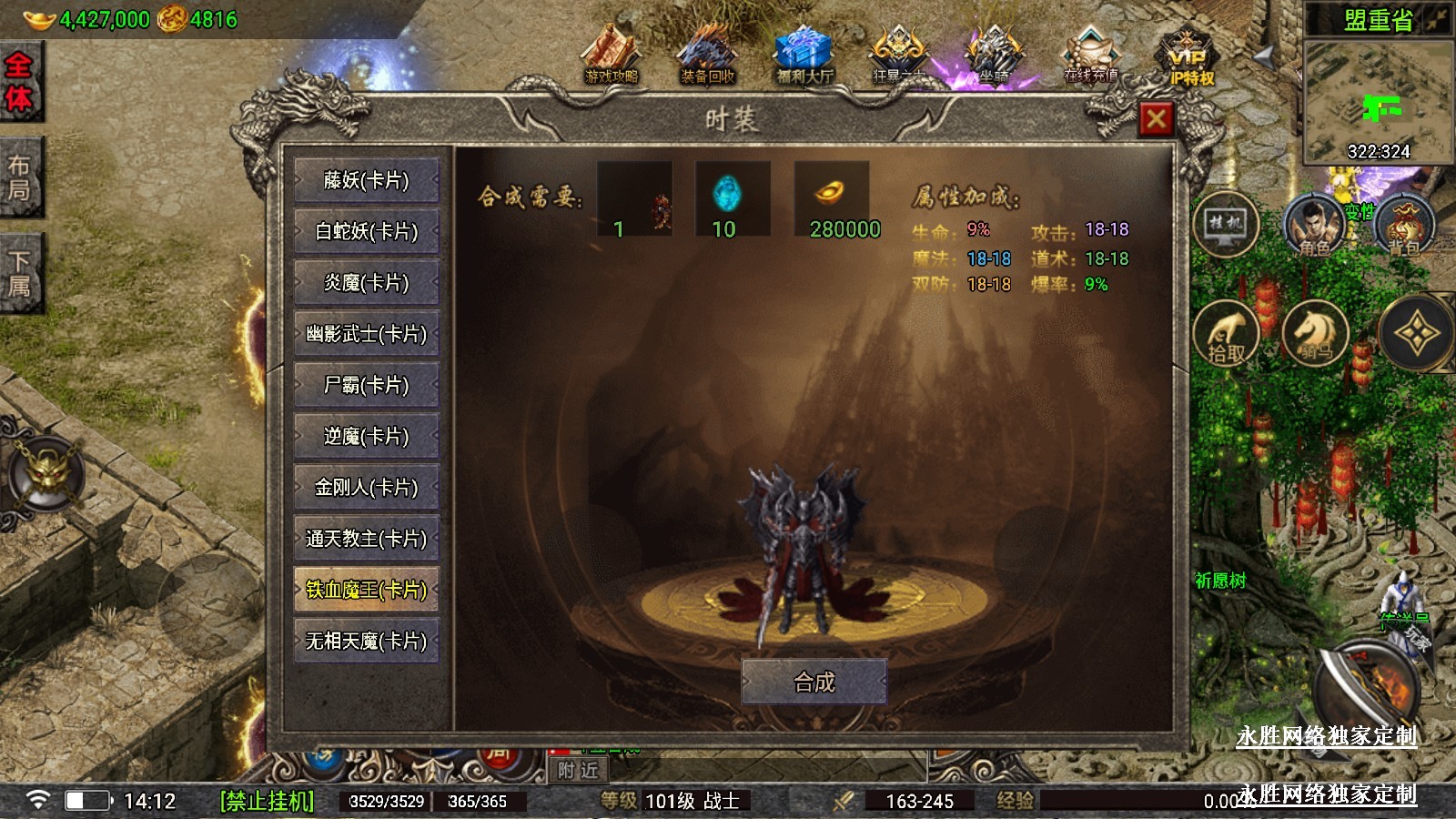Open the 通天教主(卡片) entry

(367, 539)
